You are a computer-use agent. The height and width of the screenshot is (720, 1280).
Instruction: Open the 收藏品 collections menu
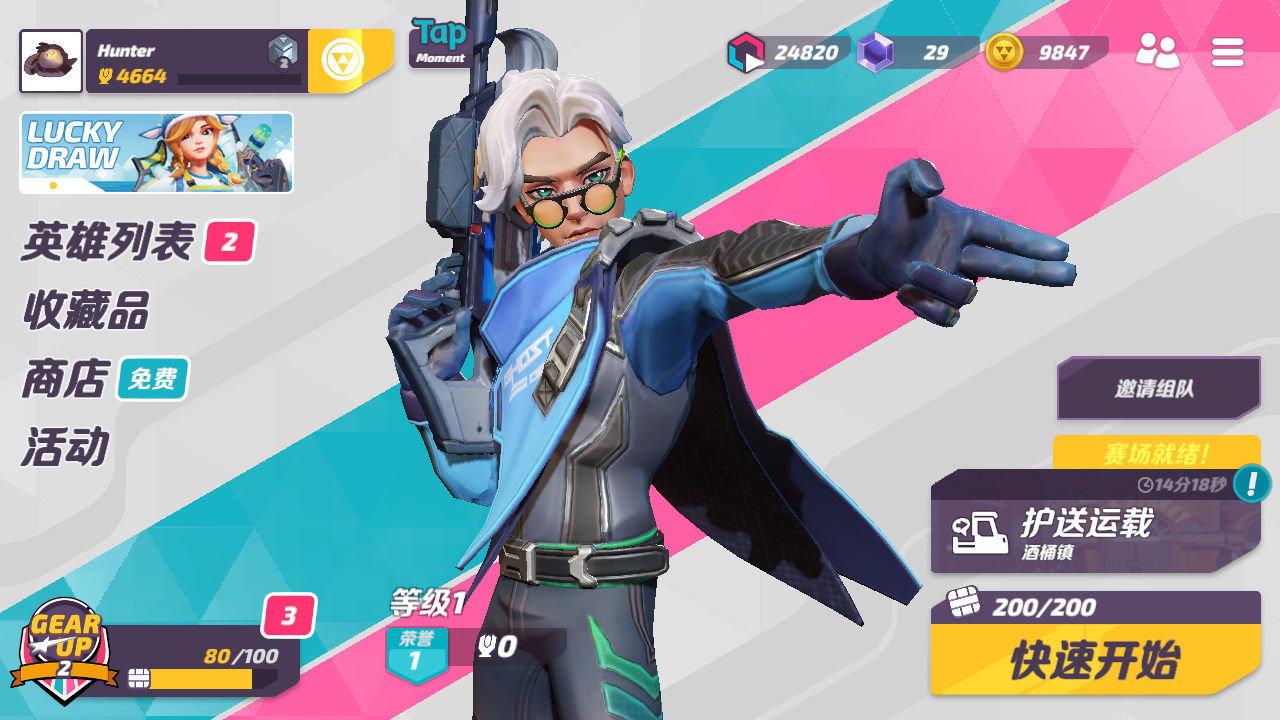86,311
